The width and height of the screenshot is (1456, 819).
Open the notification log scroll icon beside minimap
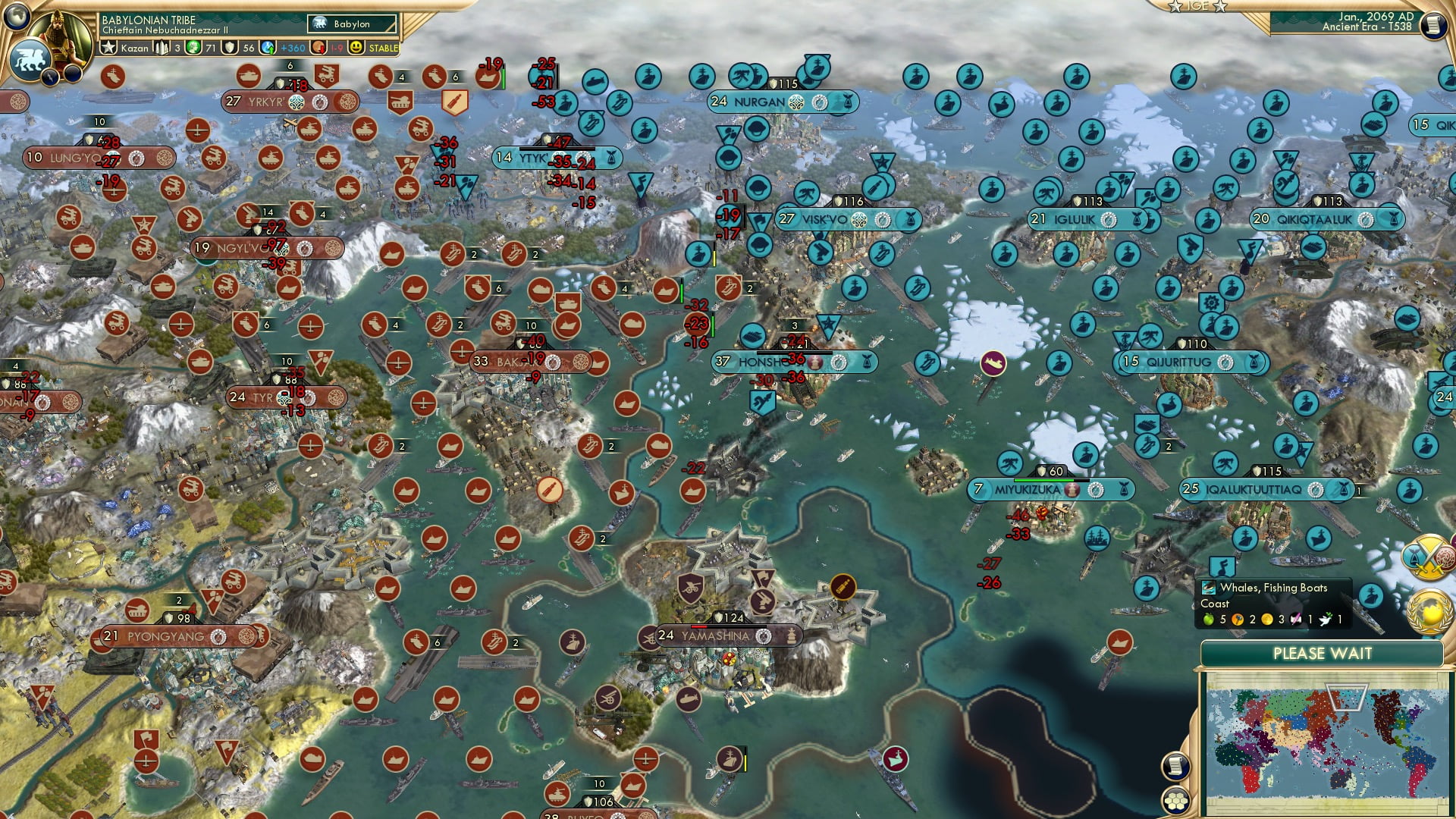tap(1175, 767)
